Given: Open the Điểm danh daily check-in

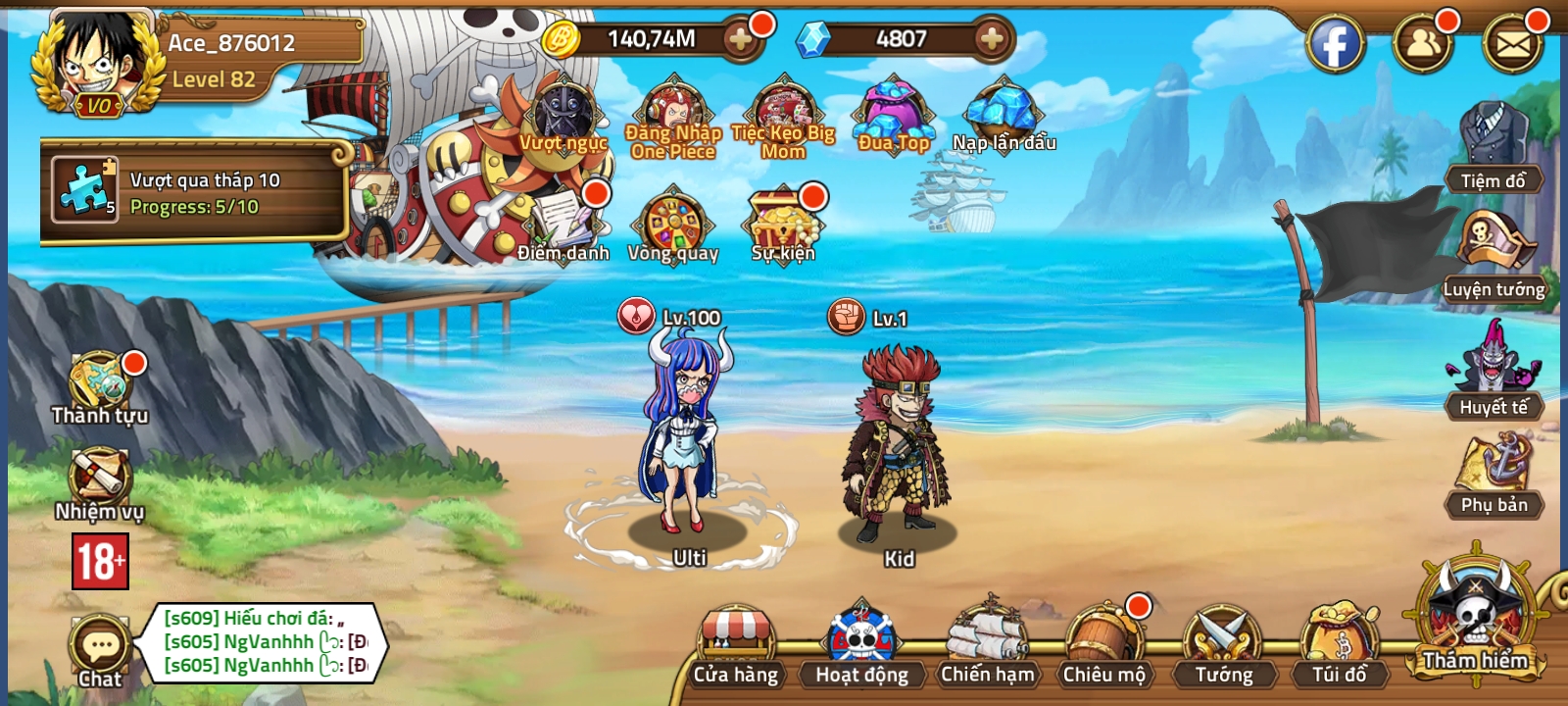Looking at the screenshot, I should (562, 221).
